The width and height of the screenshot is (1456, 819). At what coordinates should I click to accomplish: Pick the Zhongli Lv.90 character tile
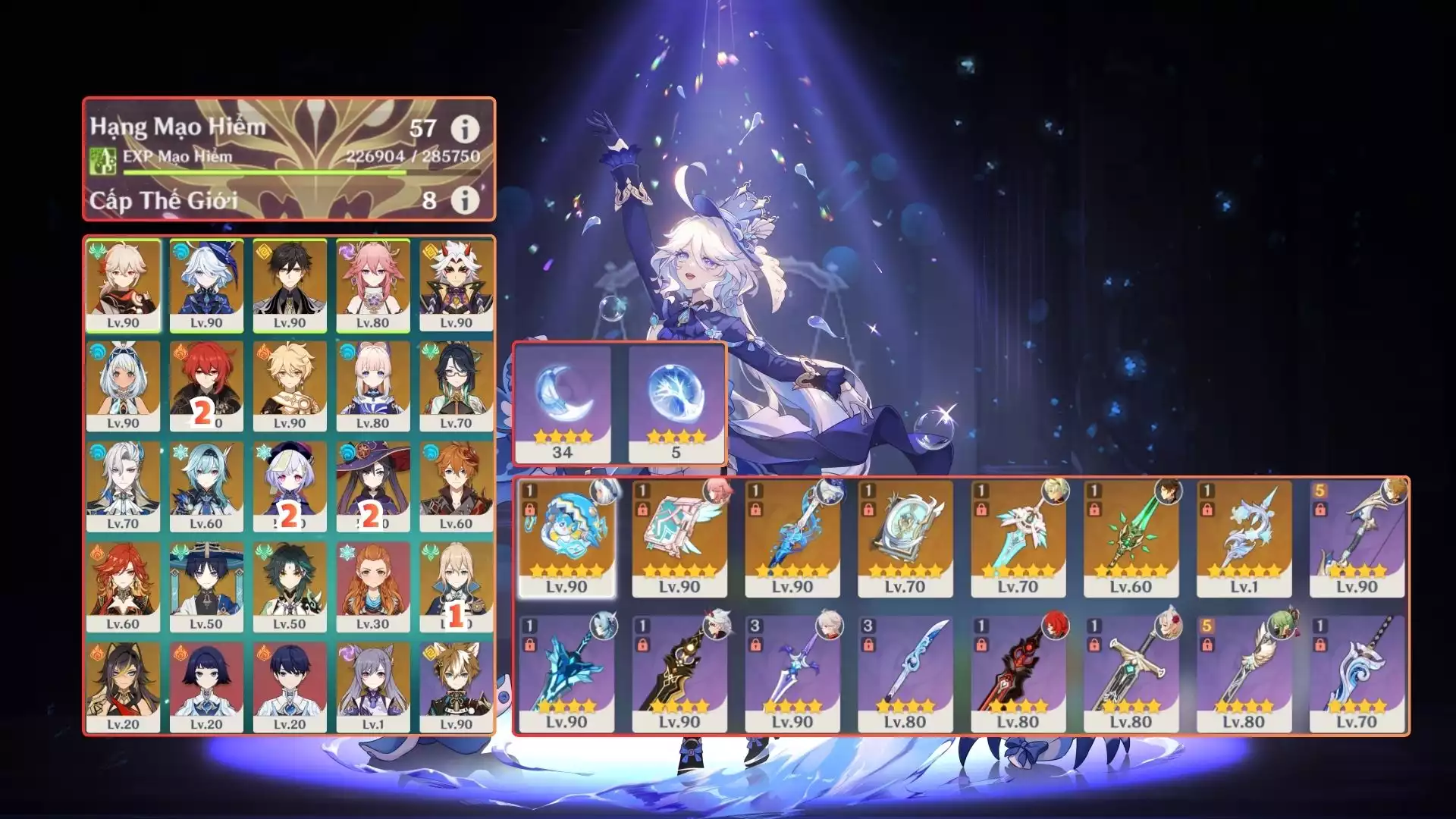click(290, 286)
